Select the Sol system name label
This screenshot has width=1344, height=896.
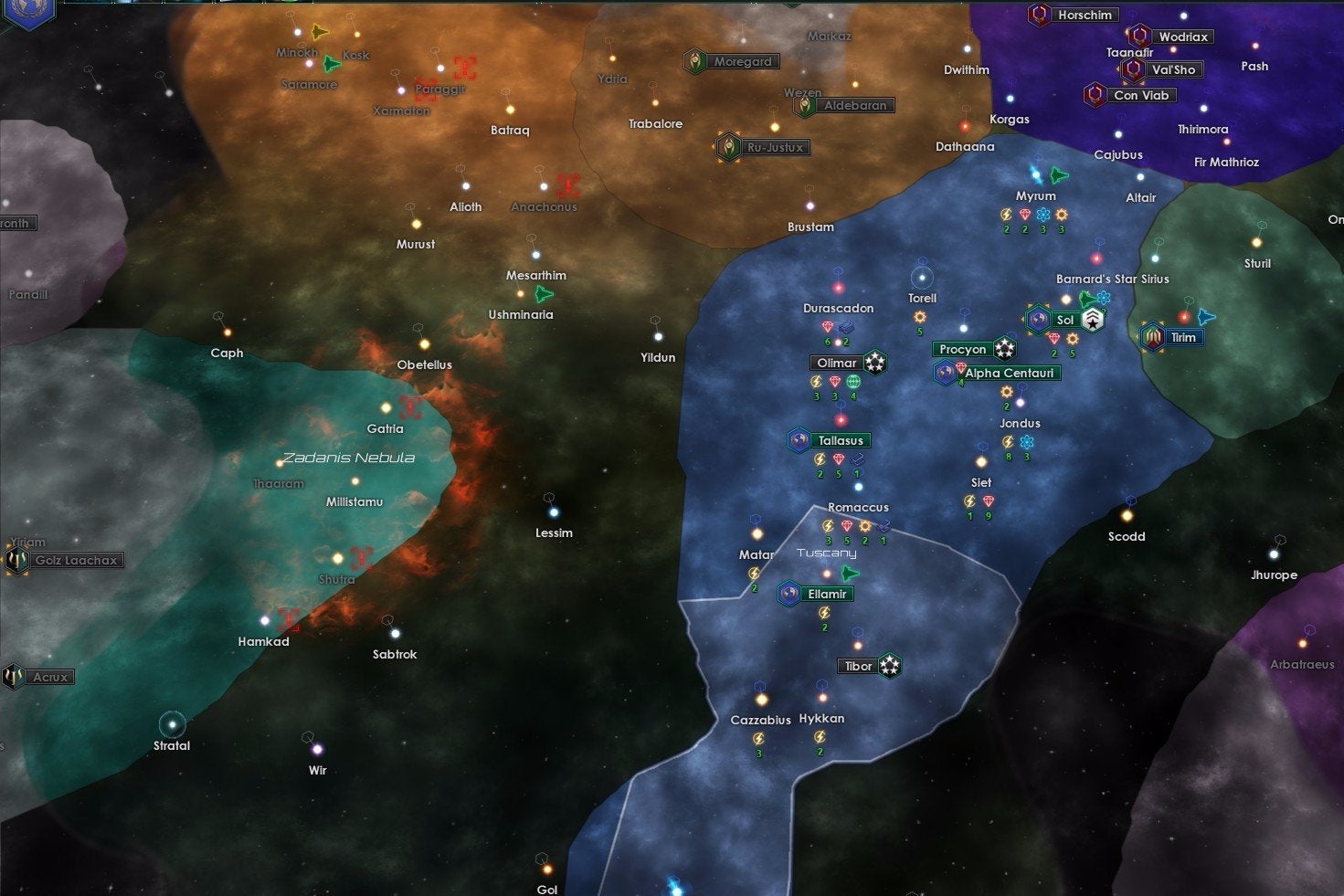(x=1065, y=320)
